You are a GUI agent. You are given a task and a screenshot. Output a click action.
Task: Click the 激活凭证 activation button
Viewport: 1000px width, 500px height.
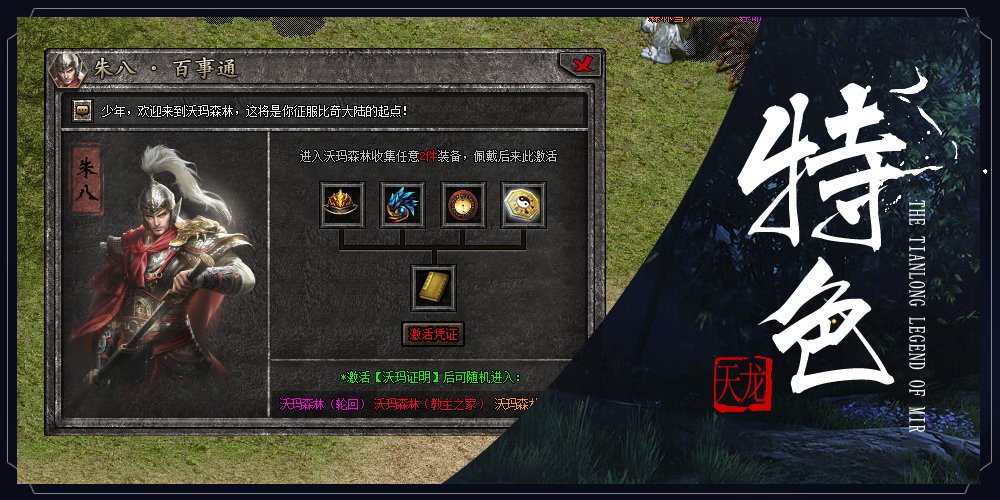[433, 333]
